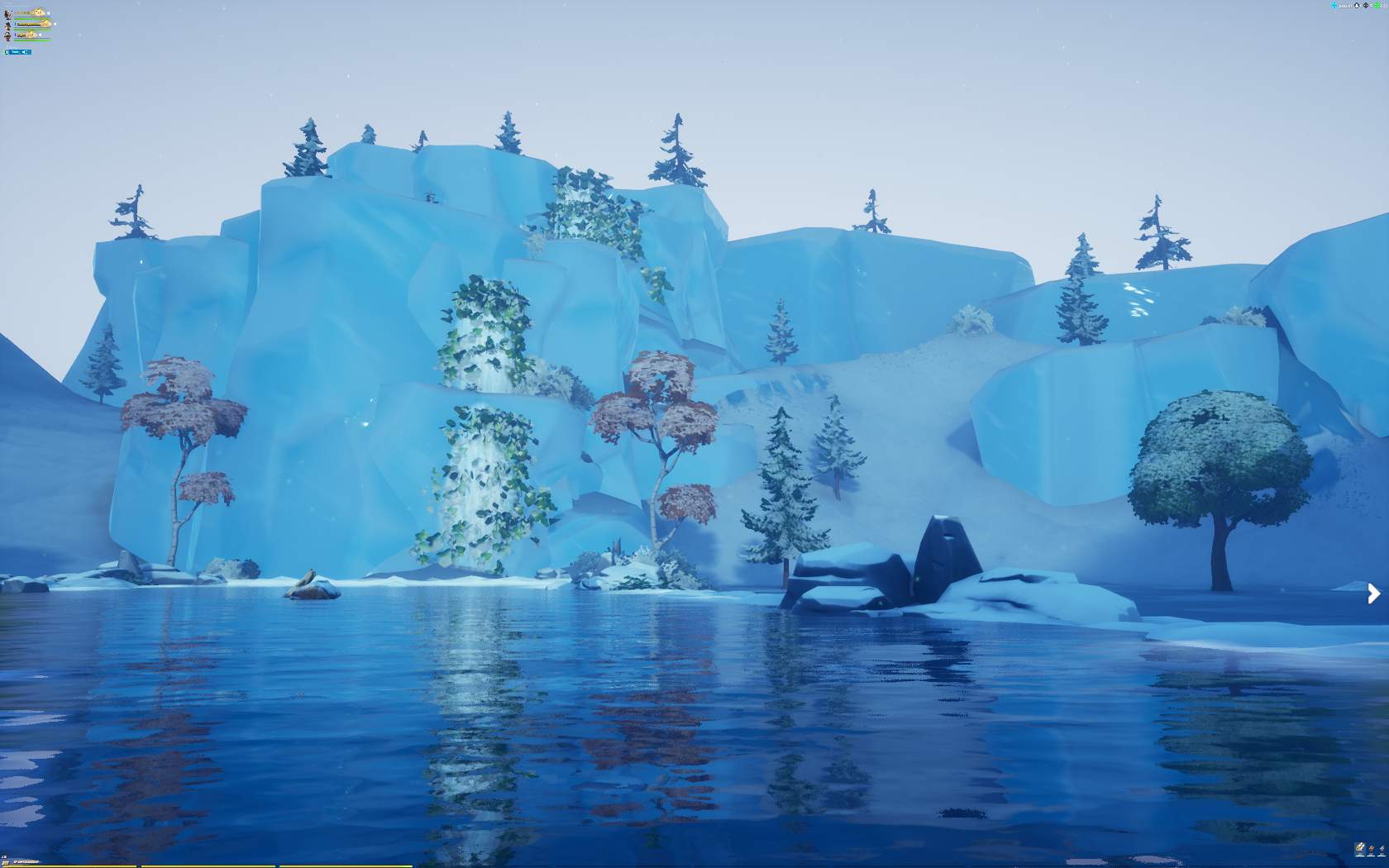The height and width of the screenshot is (868, 1389).
Task: Mute the second teammate's voice speaker icon
Action: pos(55,24)
